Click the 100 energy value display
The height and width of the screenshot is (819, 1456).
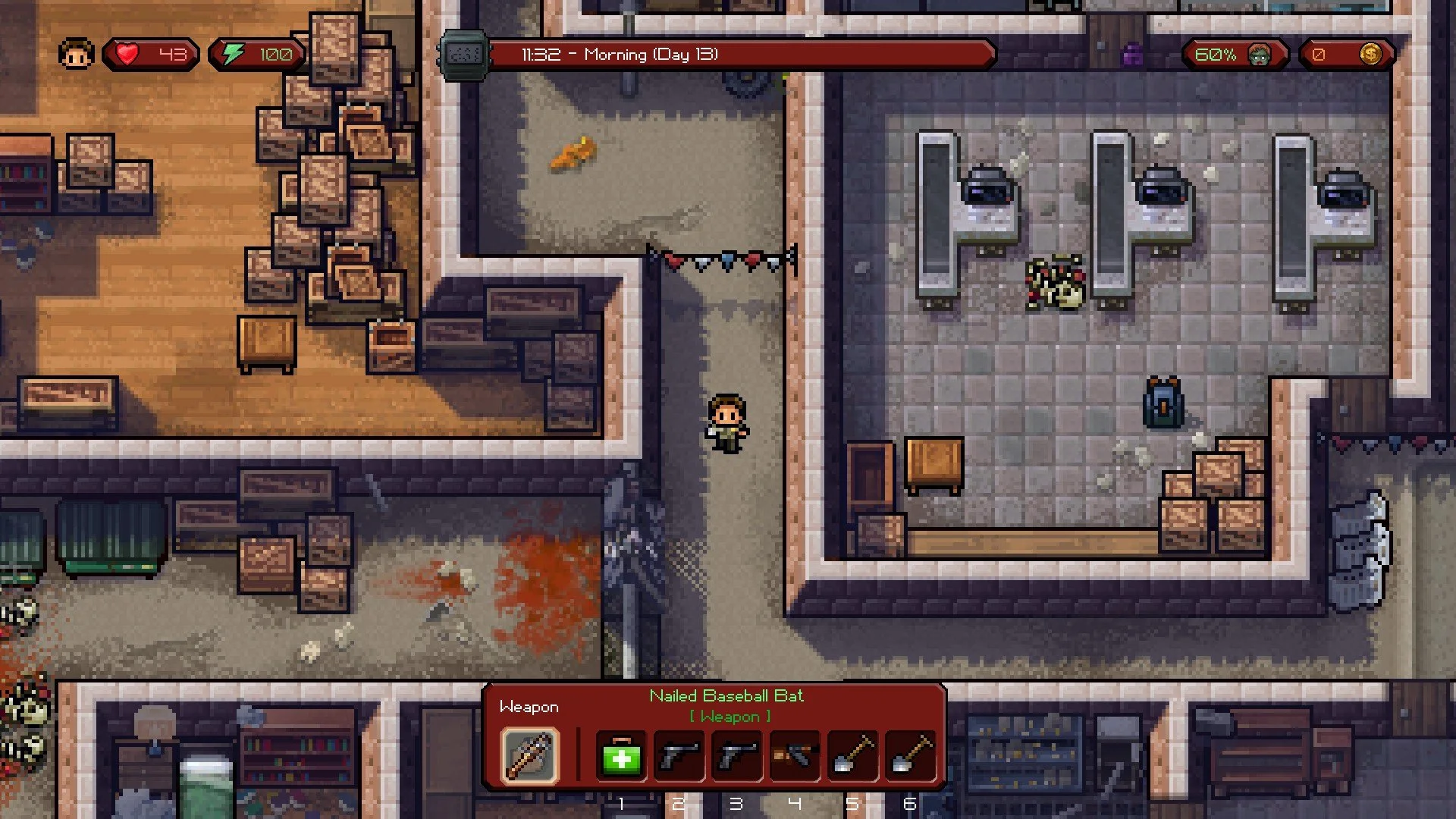tap(277, 53)
